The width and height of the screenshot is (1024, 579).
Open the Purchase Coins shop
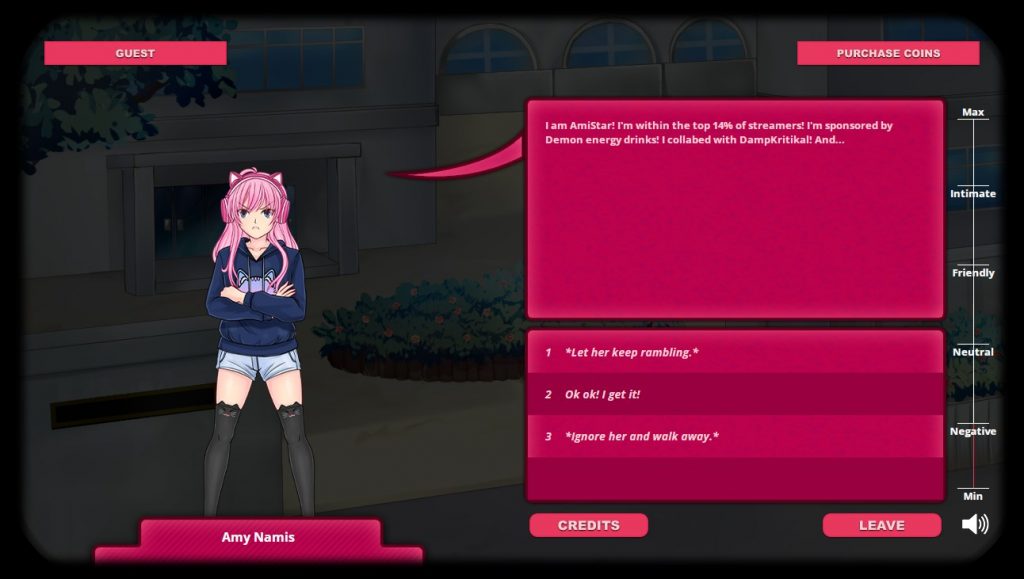click(x=887, y=53)
